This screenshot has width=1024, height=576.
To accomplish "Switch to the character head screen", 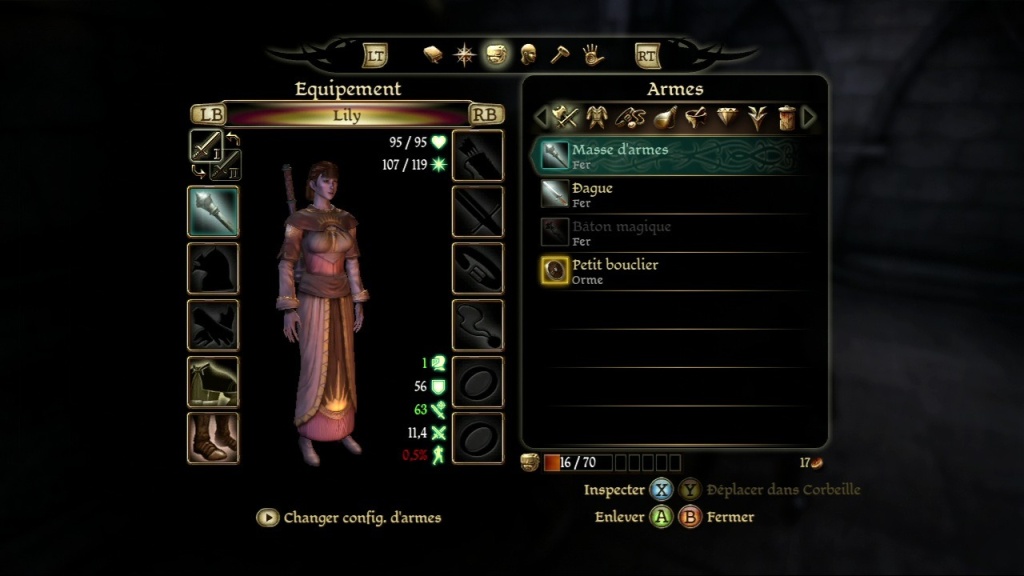I will pos(528,54).
